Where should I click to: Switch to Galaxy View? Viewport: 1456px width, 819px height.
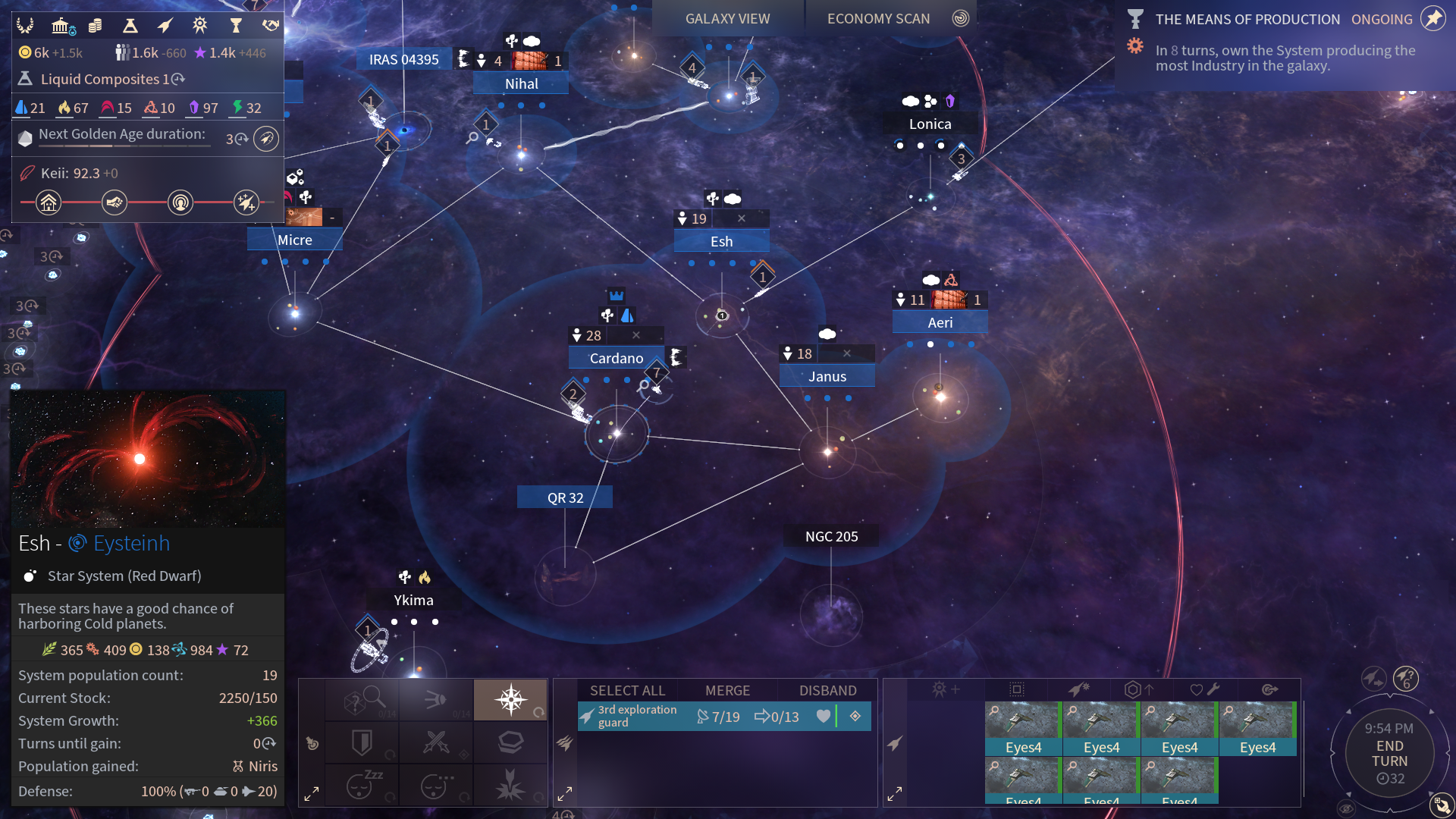(727, 18)
